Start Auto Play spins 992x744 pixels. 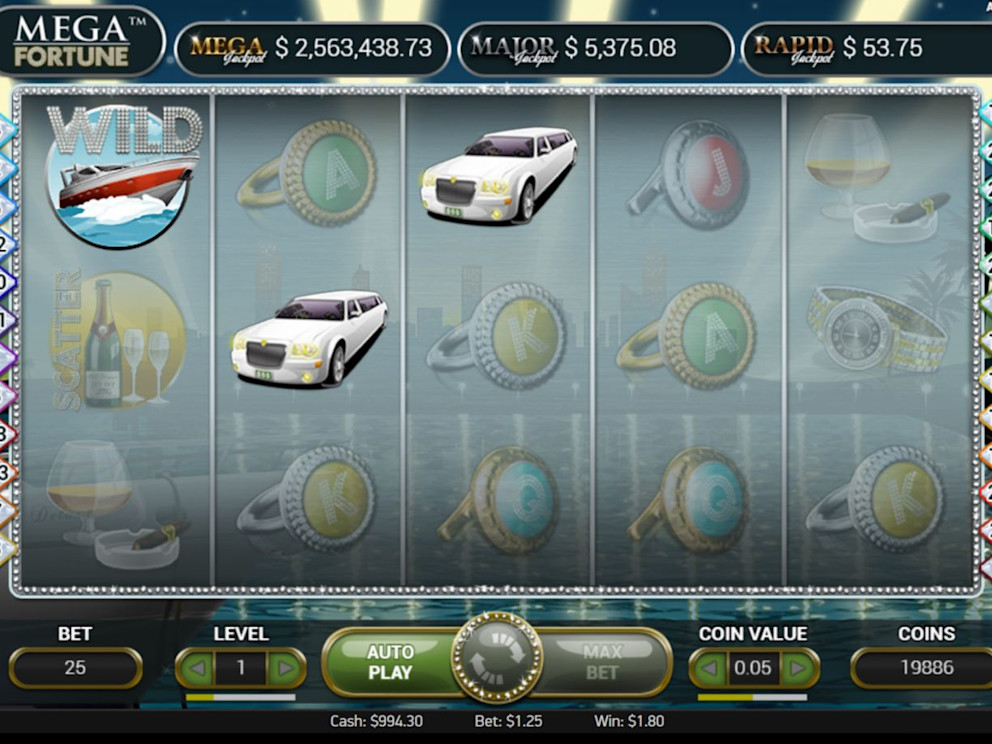[390, 662]
